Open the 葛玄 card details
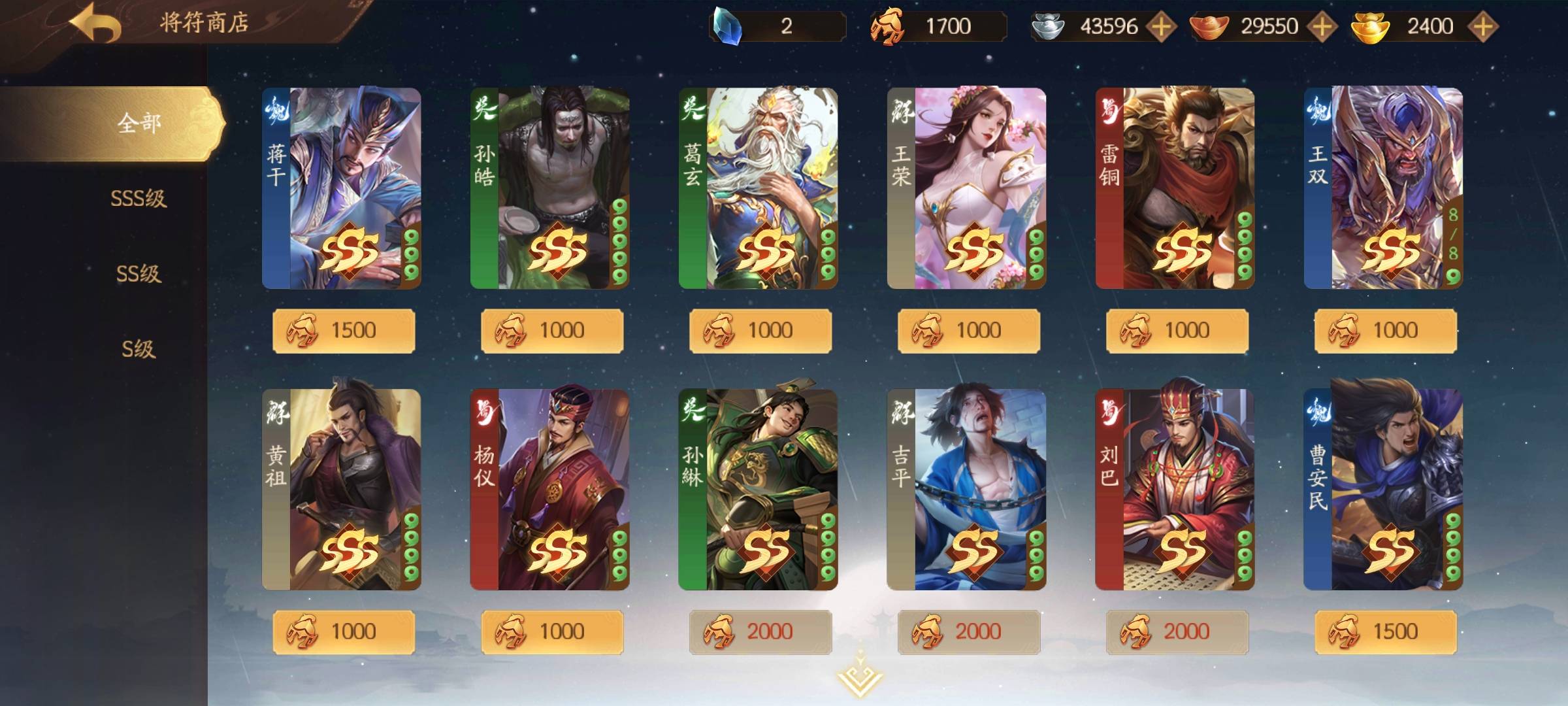The height and width of the screenshot is (706, 1568). [x=758, y=188]
